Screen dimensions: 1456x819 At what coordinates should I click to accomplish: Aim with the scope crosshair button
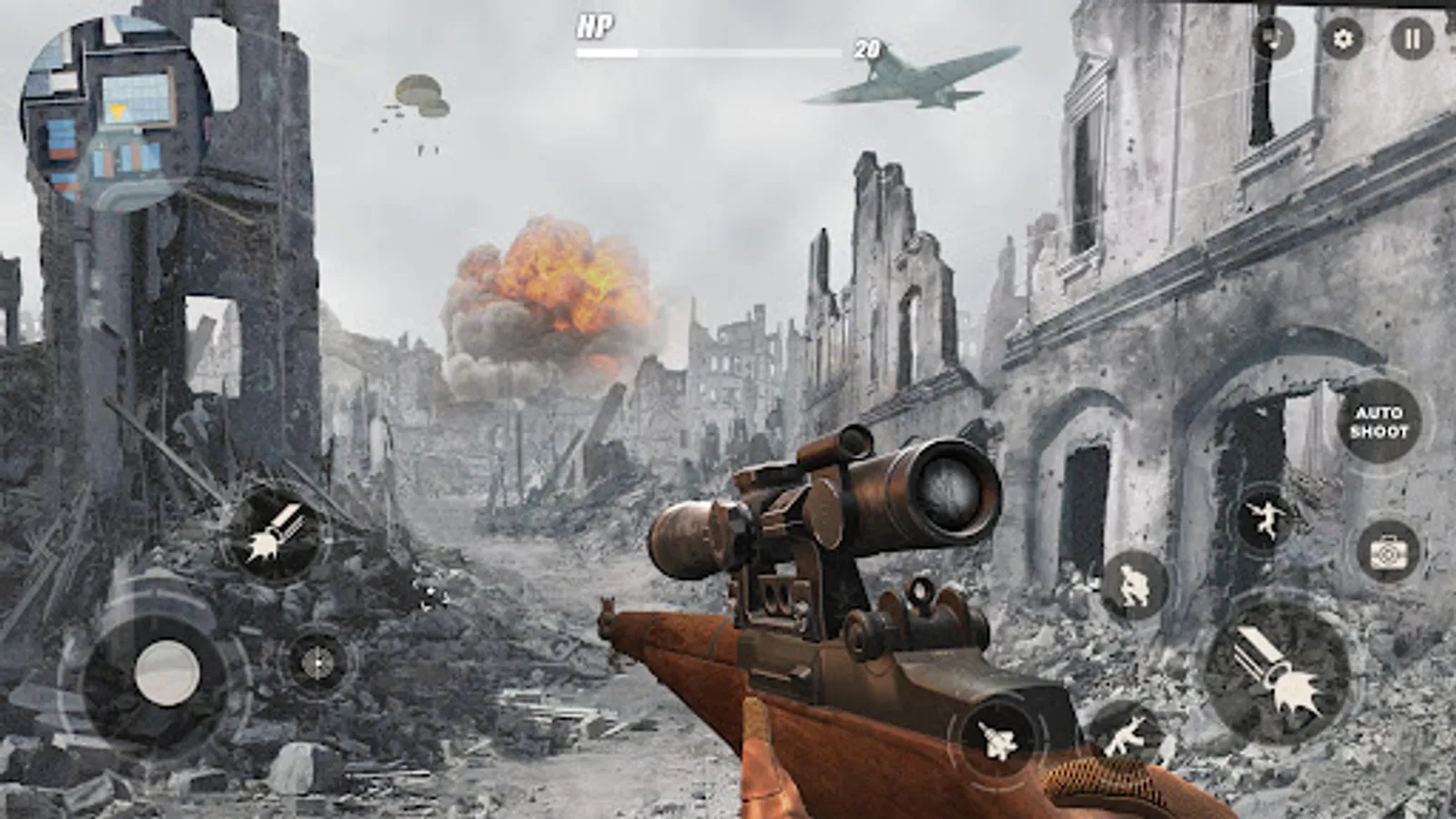point(317,662)
